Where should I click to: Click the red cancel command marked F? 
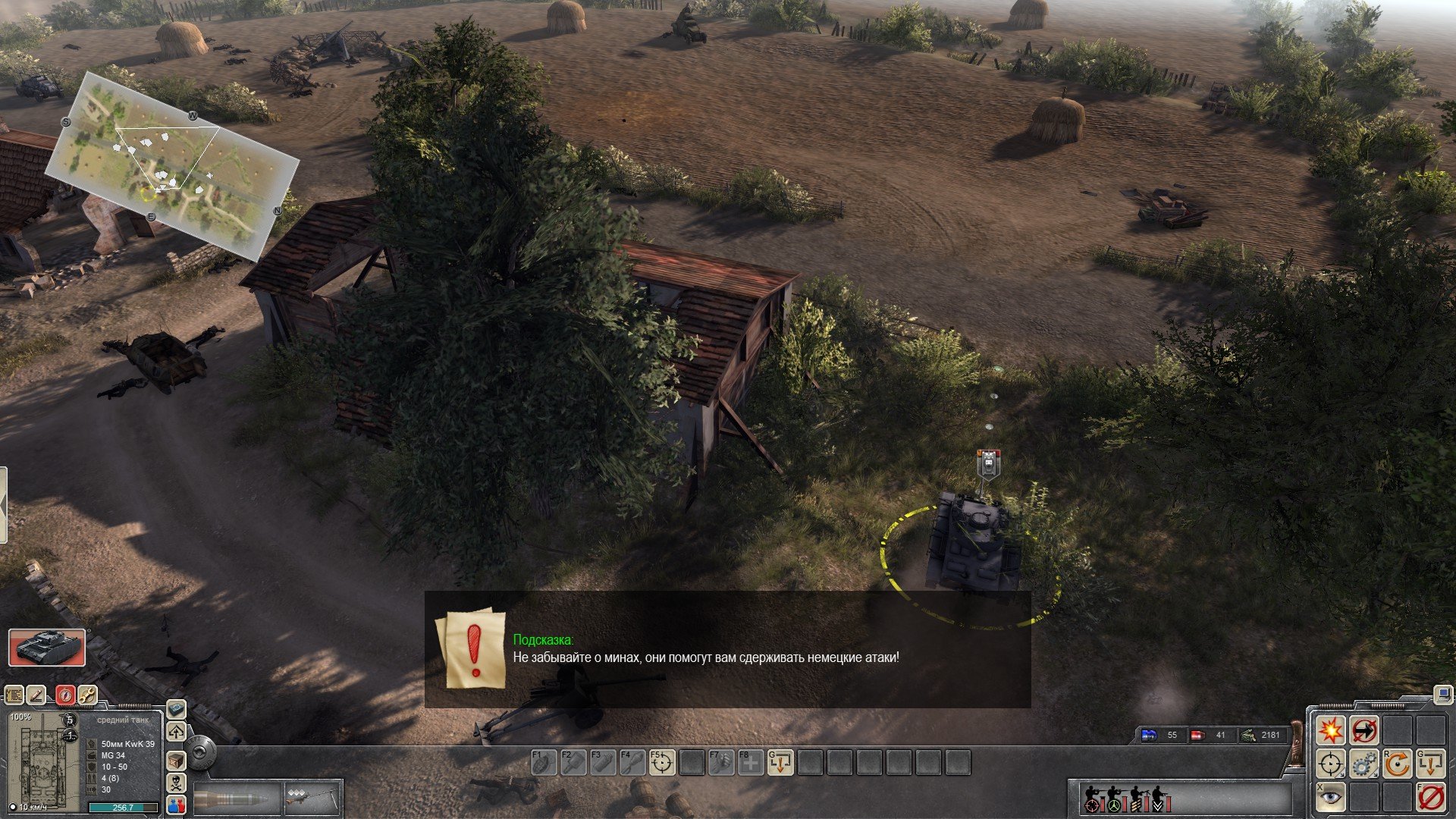(1430, 797)
